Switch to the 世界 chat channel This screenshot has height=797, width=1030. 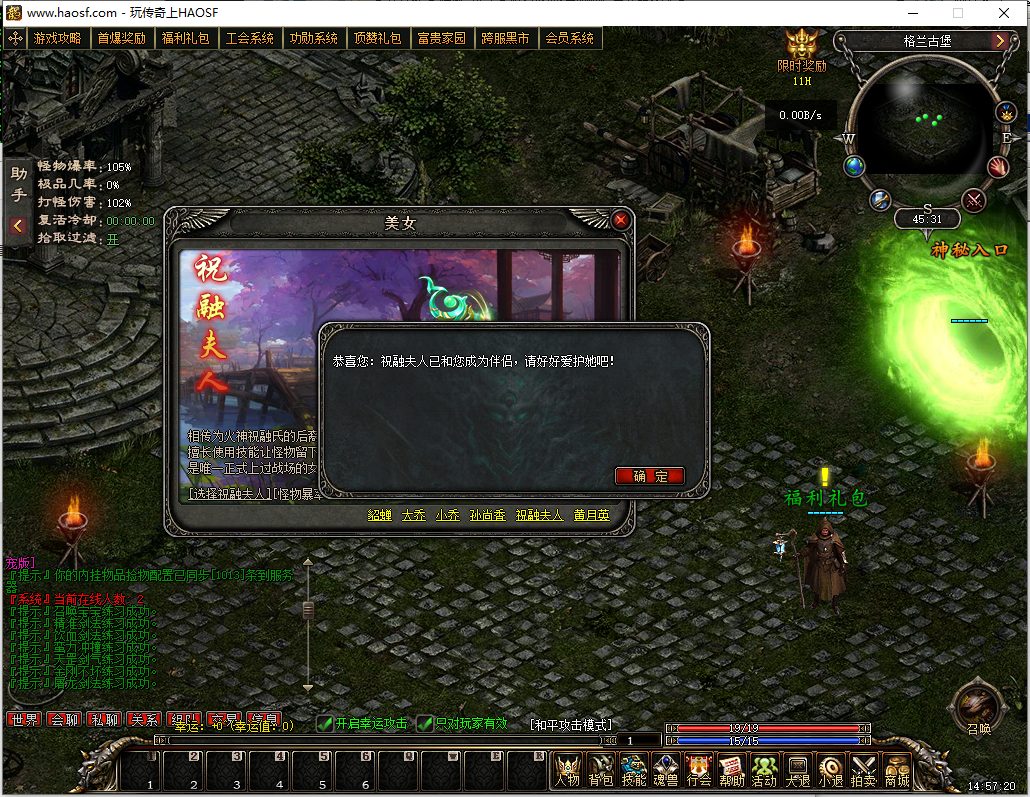coord(24,720)
